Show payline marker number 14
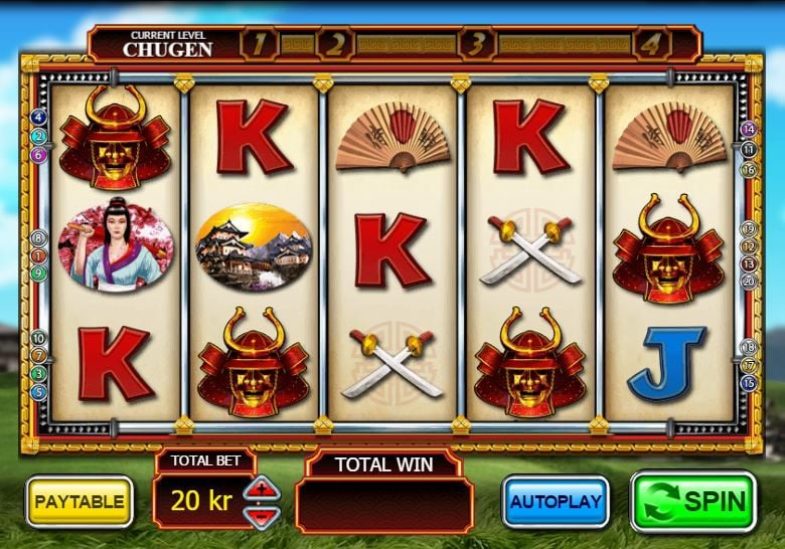785x549 pixels. click(x=748, y=129)
